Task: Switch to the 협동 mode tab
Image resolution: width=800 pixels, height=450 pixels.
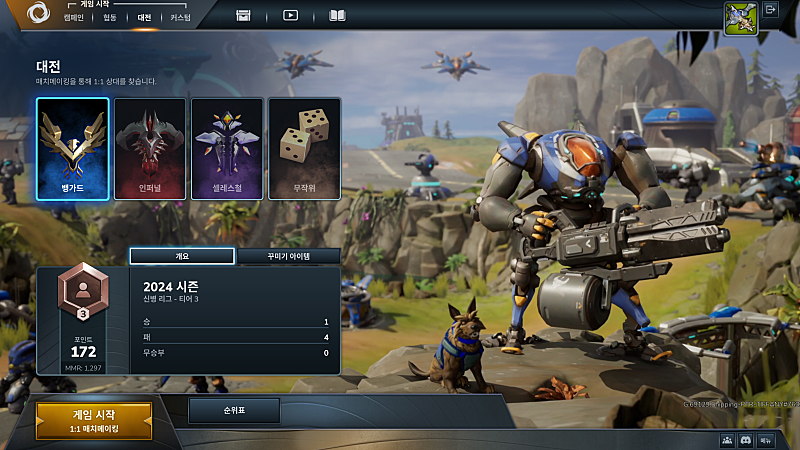Action: [x=109, y=17]
